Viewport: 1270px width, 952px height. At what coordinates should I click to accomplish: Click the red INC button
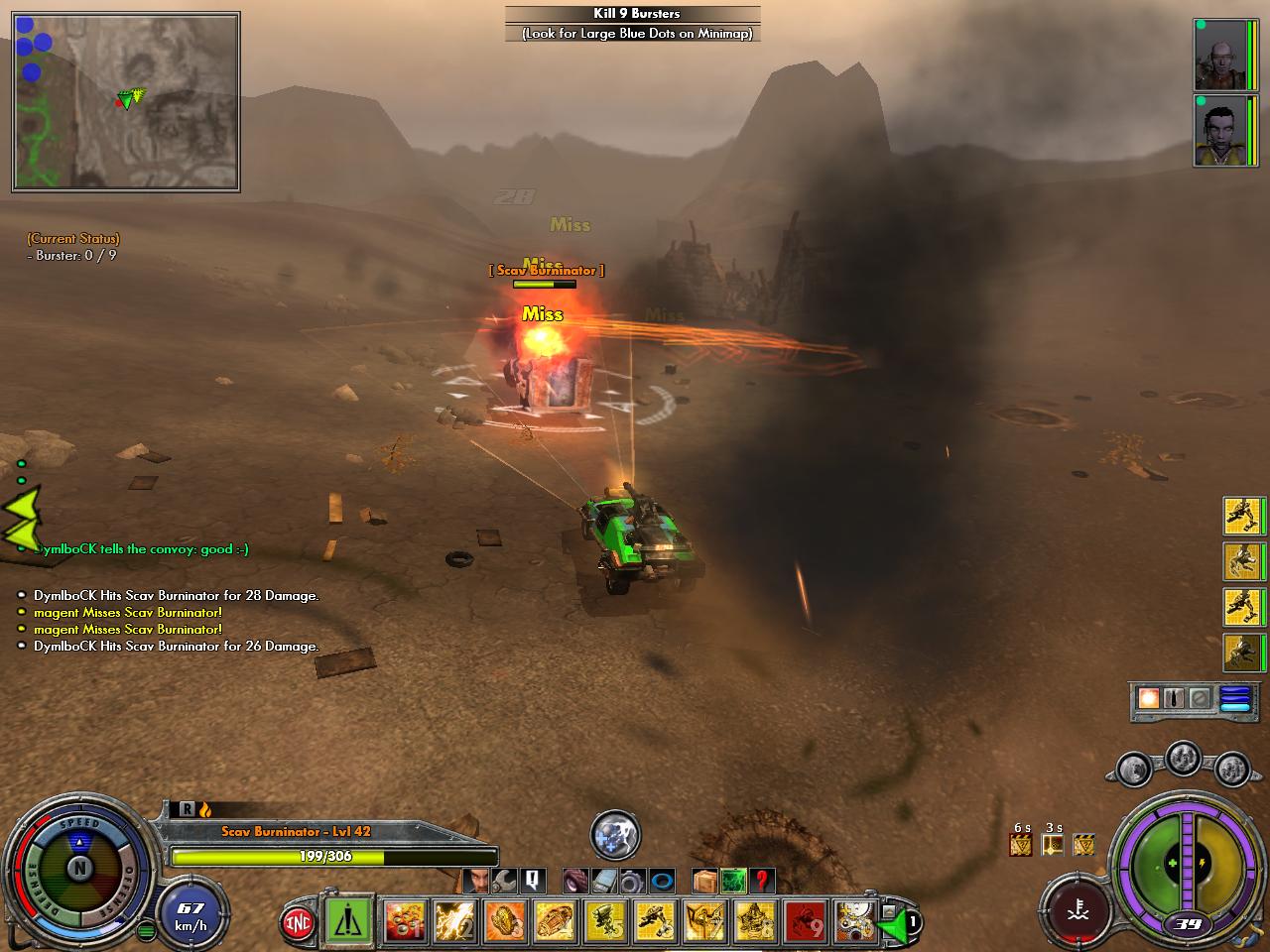pyautogui.click(x=296, y=921)
